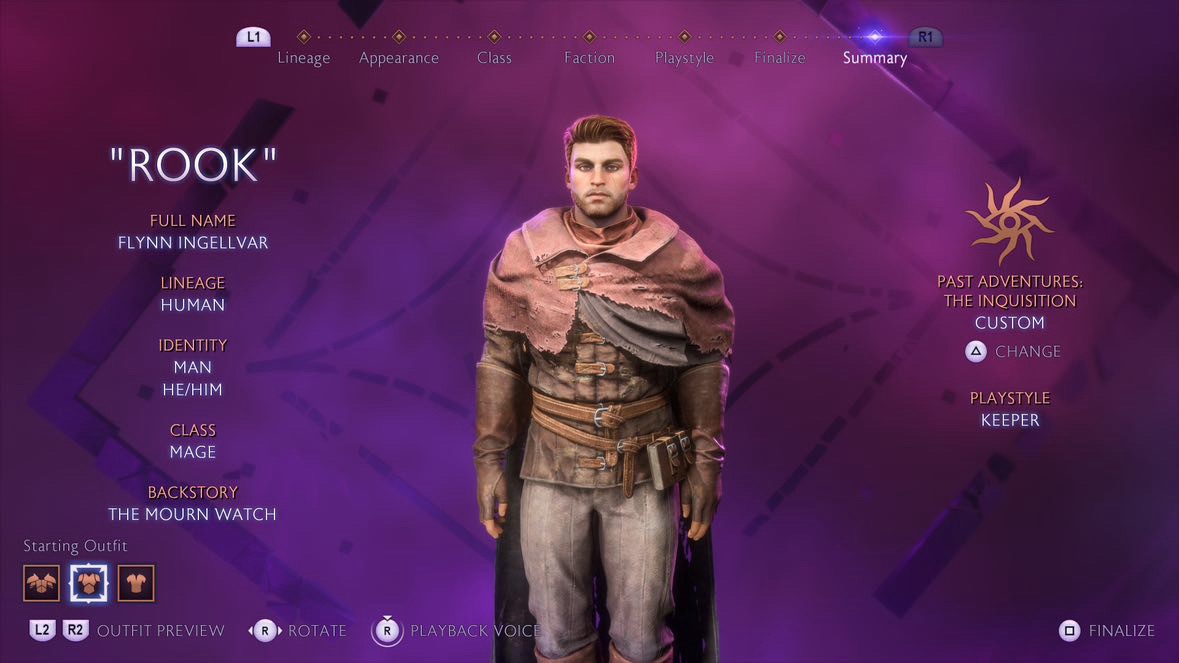Screen dimensions: 1179x663
Task: Change the Past Adventures Inquisition setting
Action: pos(1012,352)
